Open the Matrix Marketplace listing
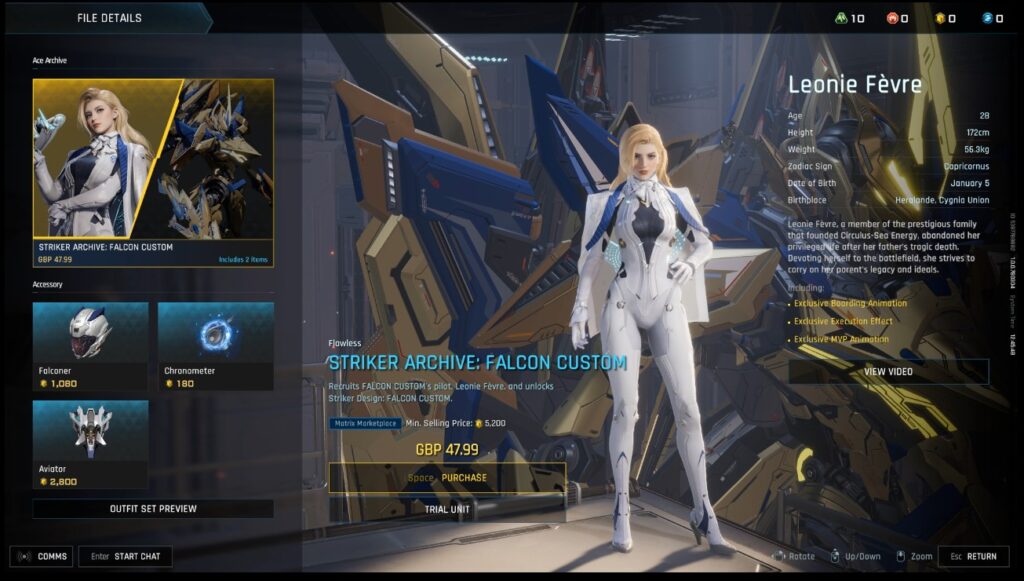 click(365, 423)
